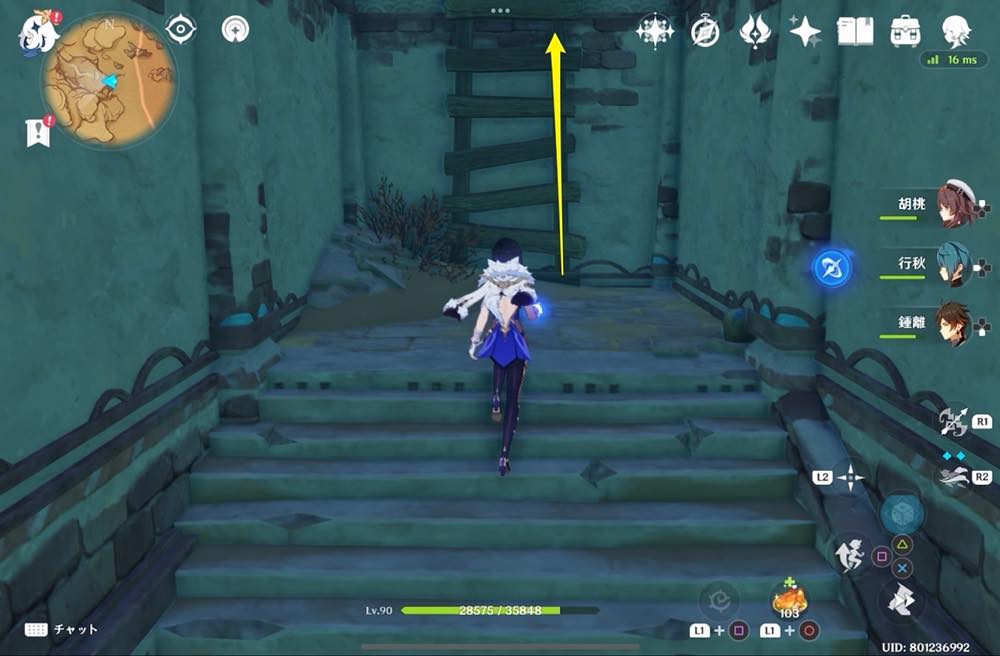This screenshot has height=656, width=1000.
Task: Open the quest tracker bookmark icon
Action: [38, 131]
